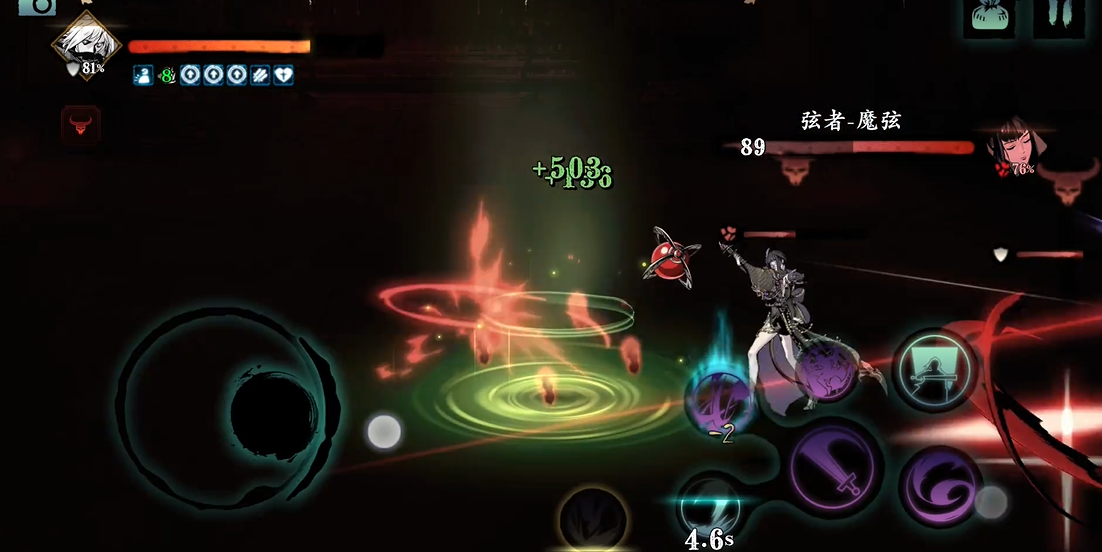Select the red bull skull icon
The image size is (1102, 552).
[x=80, y=127]
